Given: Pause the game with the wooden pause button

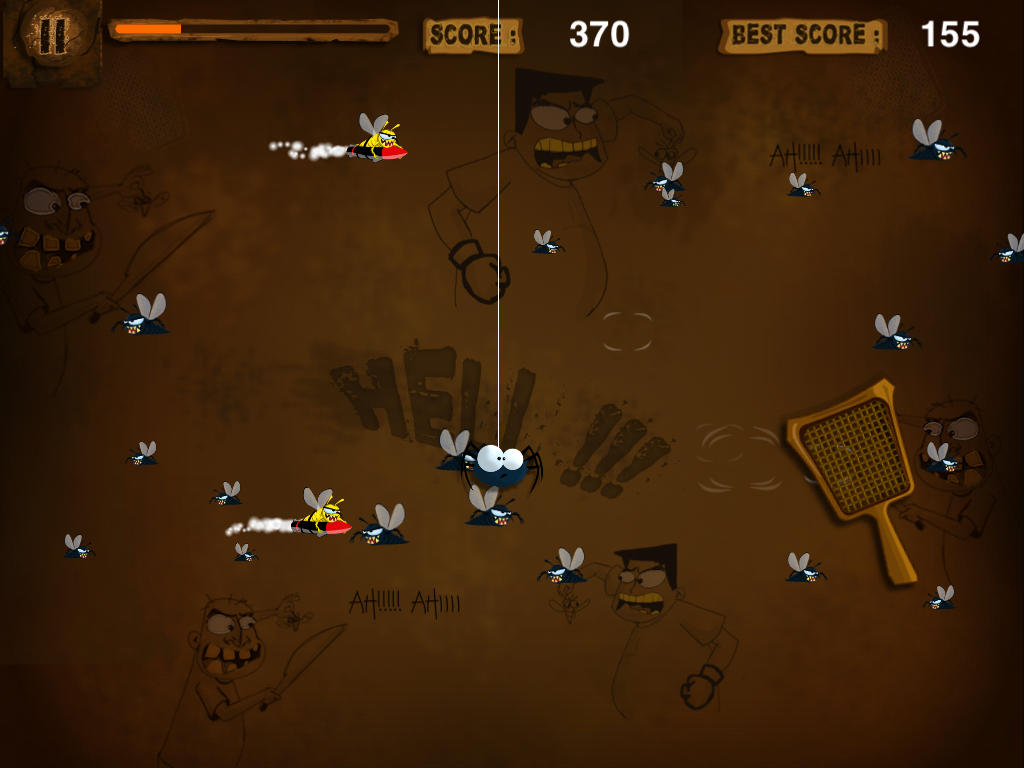Looking at the screenshot, I should point(51,37).
